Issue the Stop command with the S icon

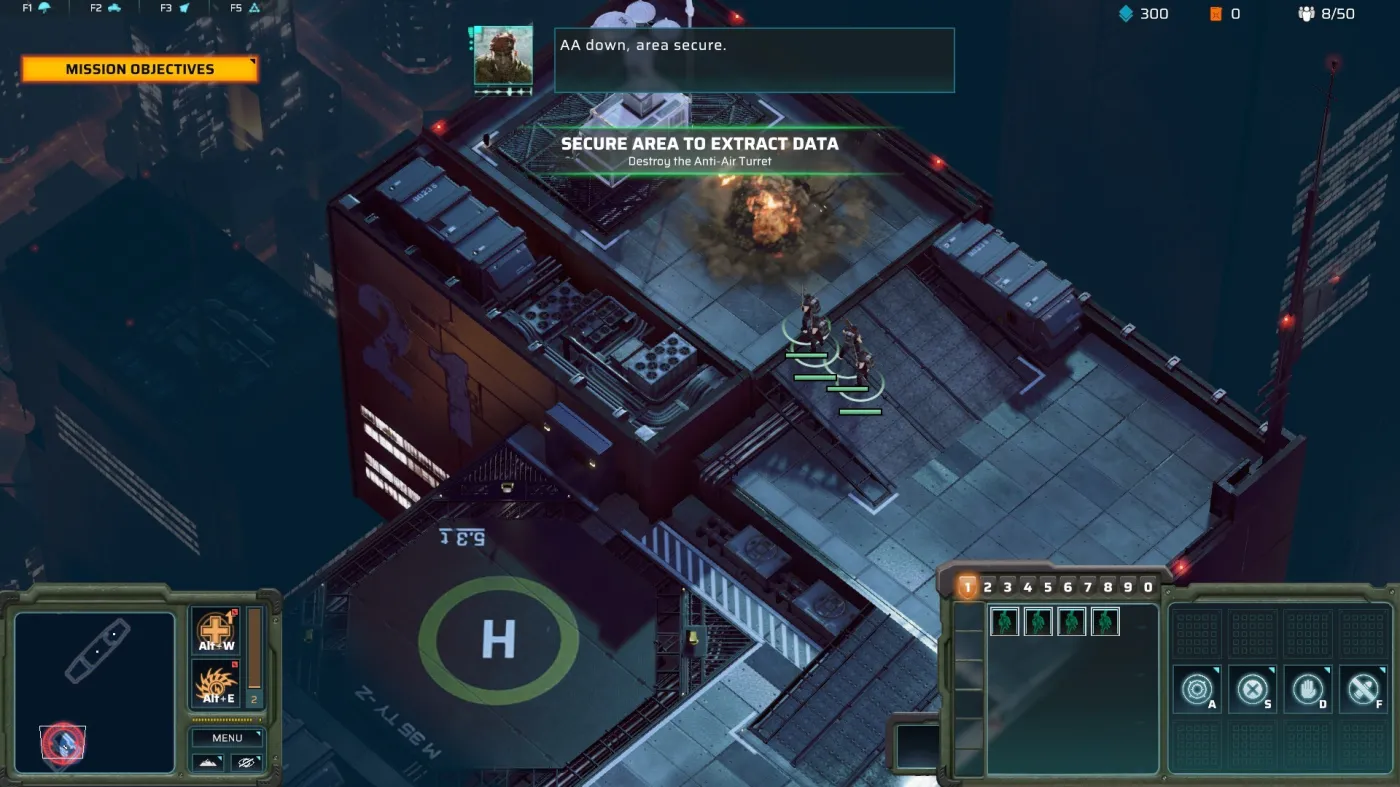[x=1251, y=690]
